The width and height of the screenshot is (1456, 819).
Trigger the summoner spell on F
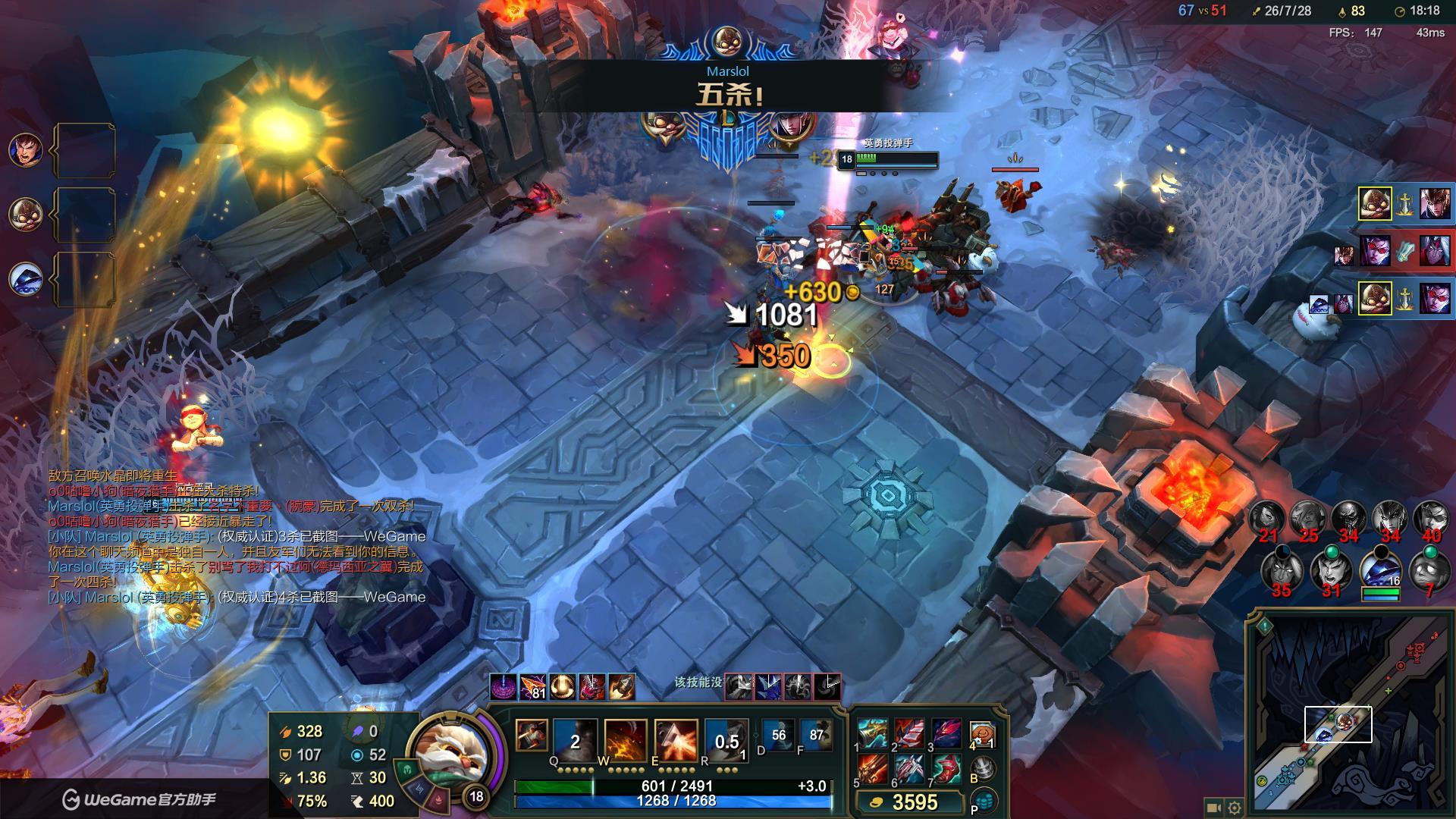point(816,736)
